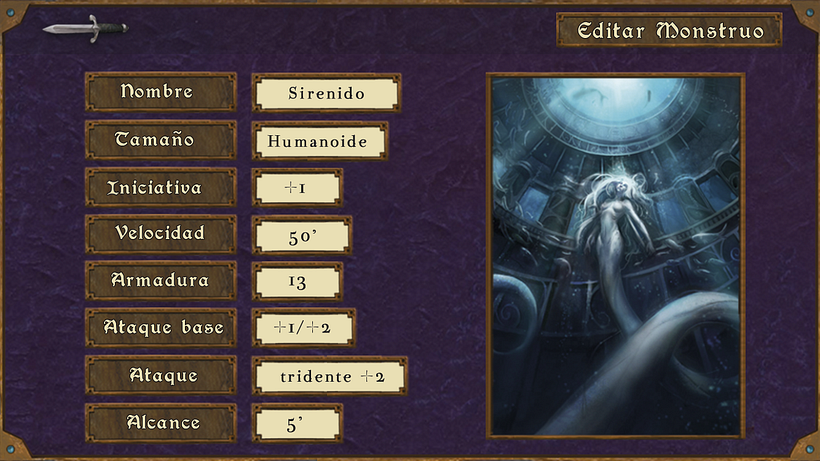The width and height of the screenshot is (820, 461).
Task: Click the sword icon in the corner
Action: [x=84, y=27]
